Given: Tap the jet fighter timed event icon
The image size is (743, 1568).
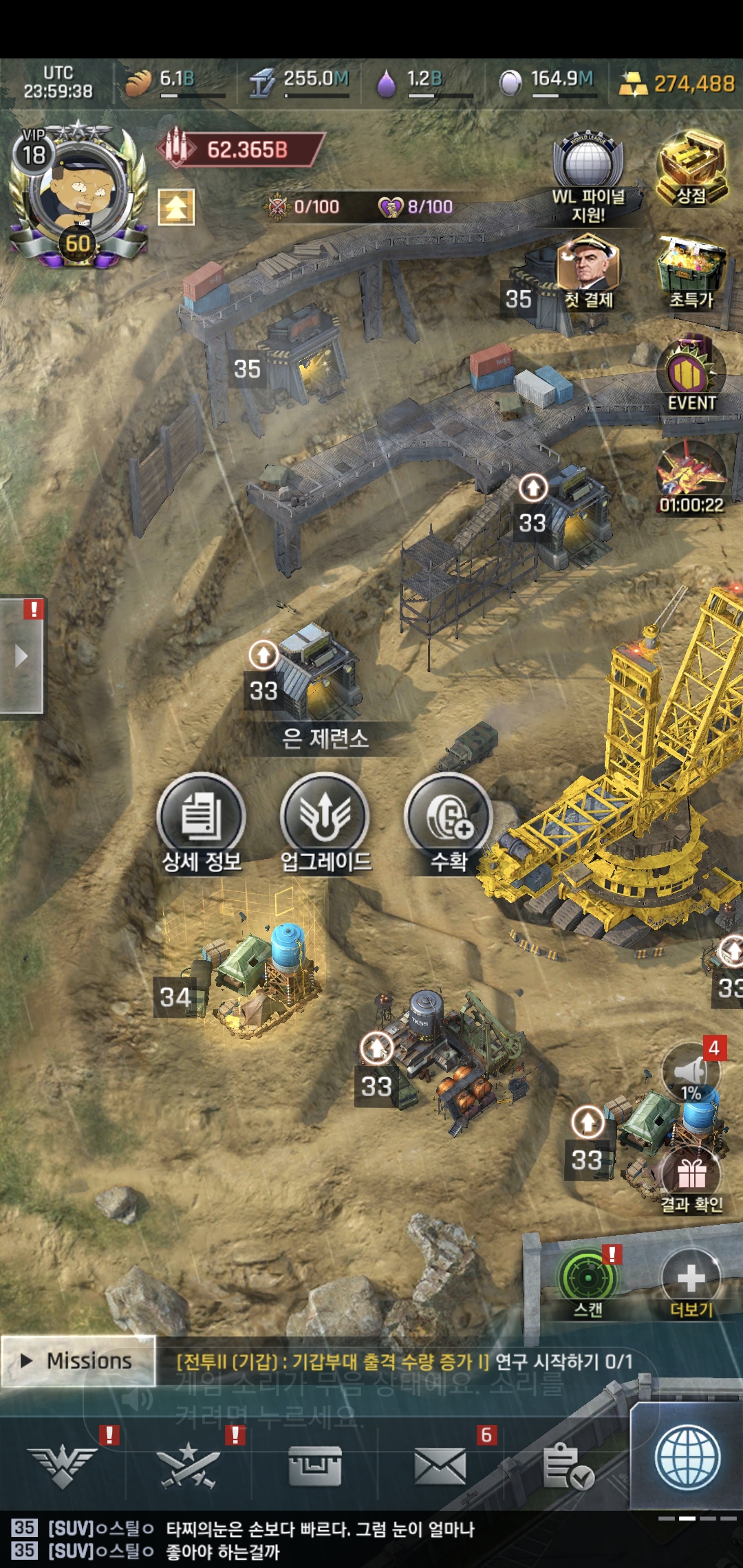Looking at the screenshot, I should tap(691, 476).
